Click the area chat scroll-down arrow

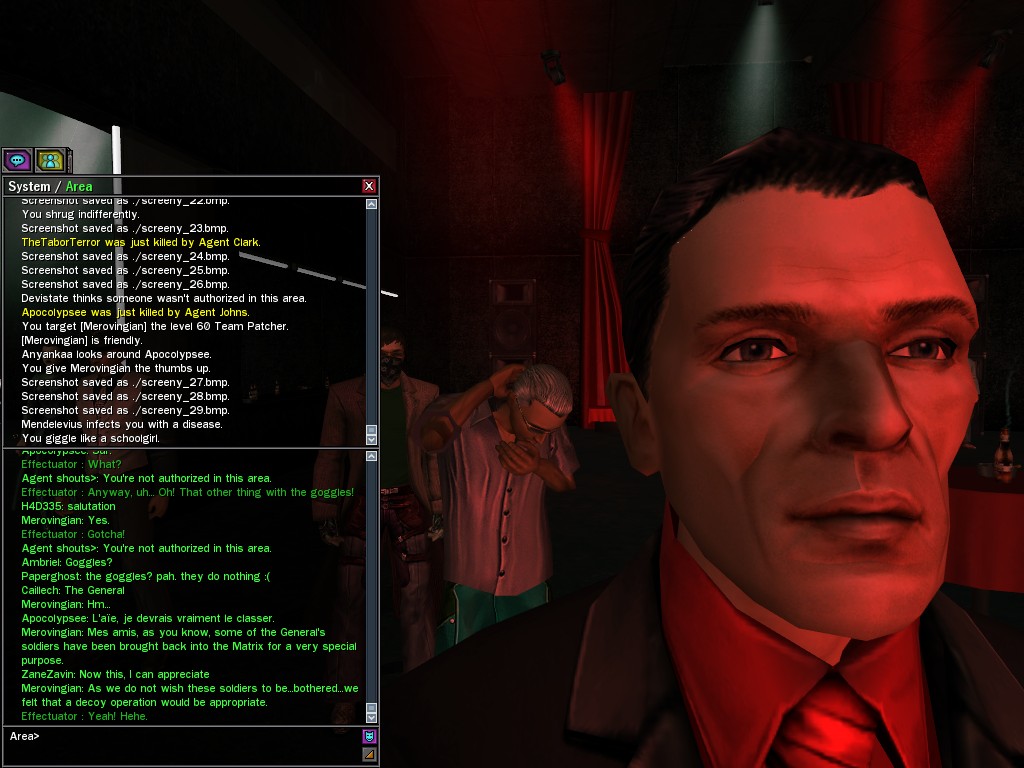click(372, 717)
